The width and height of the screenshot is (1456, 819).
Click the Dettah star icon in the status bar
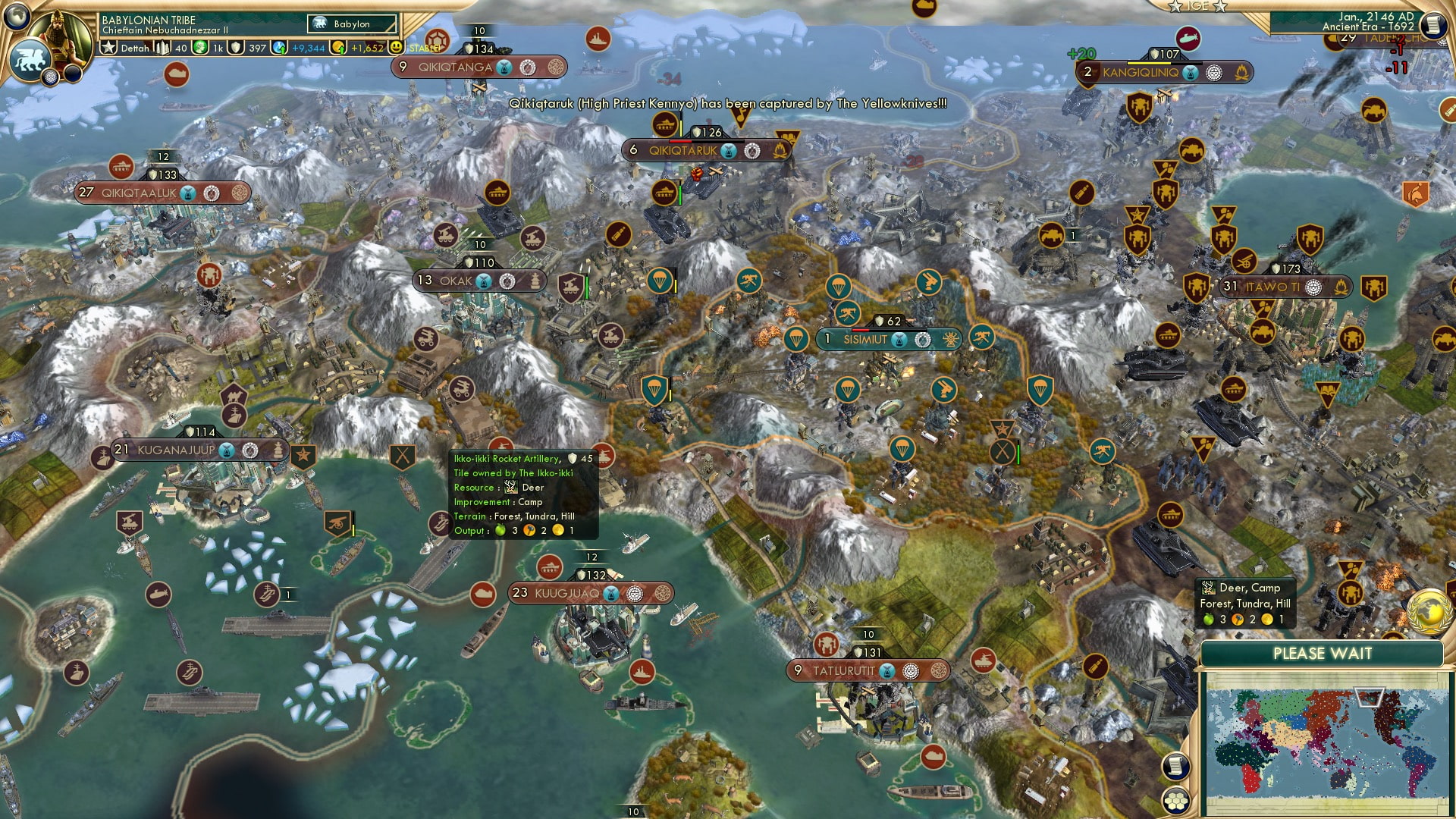[108, 46]
